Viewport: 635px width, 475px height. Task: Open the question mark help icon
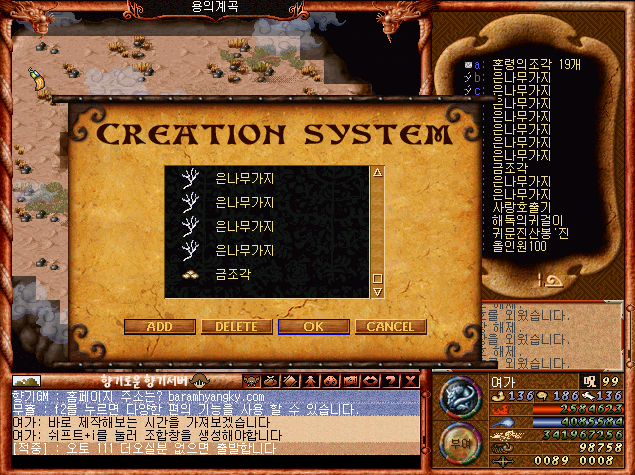tap(392, 381)
